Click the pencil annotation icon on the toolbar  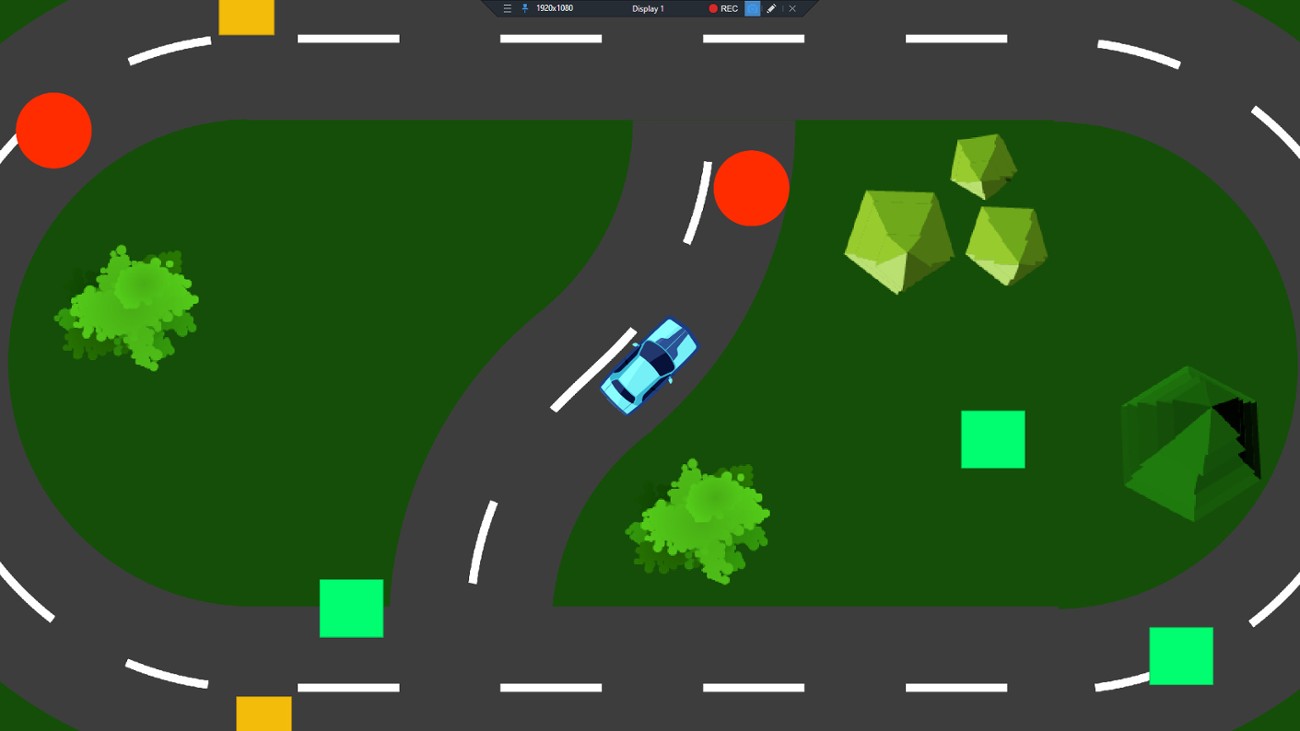[x=772, y=8]
